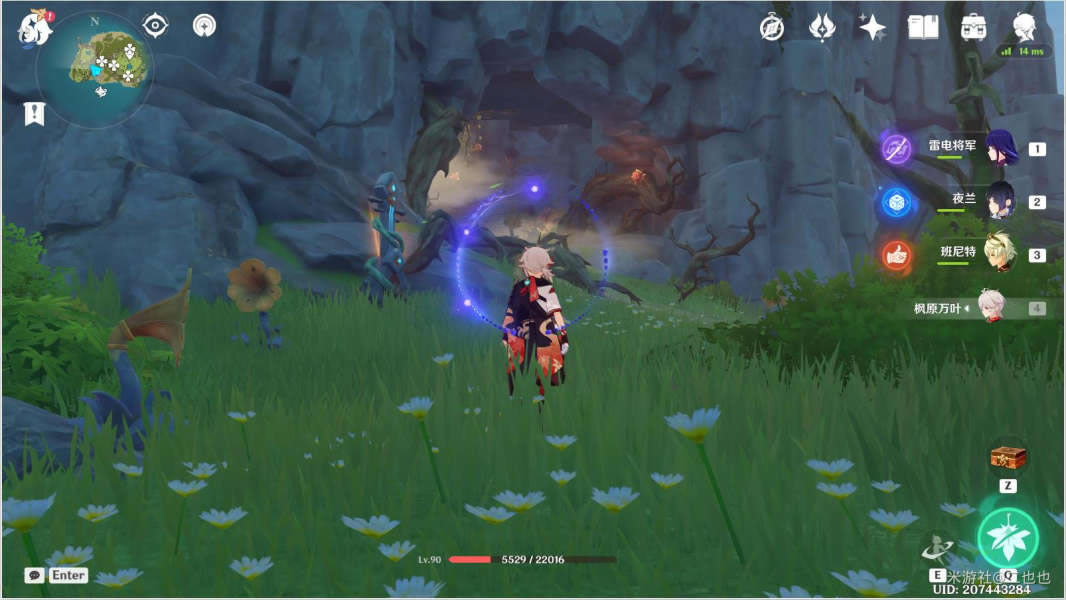Switch to party member 雷电将军
The height and width of the screenshot is (600, 1066).
[1000, 148]
